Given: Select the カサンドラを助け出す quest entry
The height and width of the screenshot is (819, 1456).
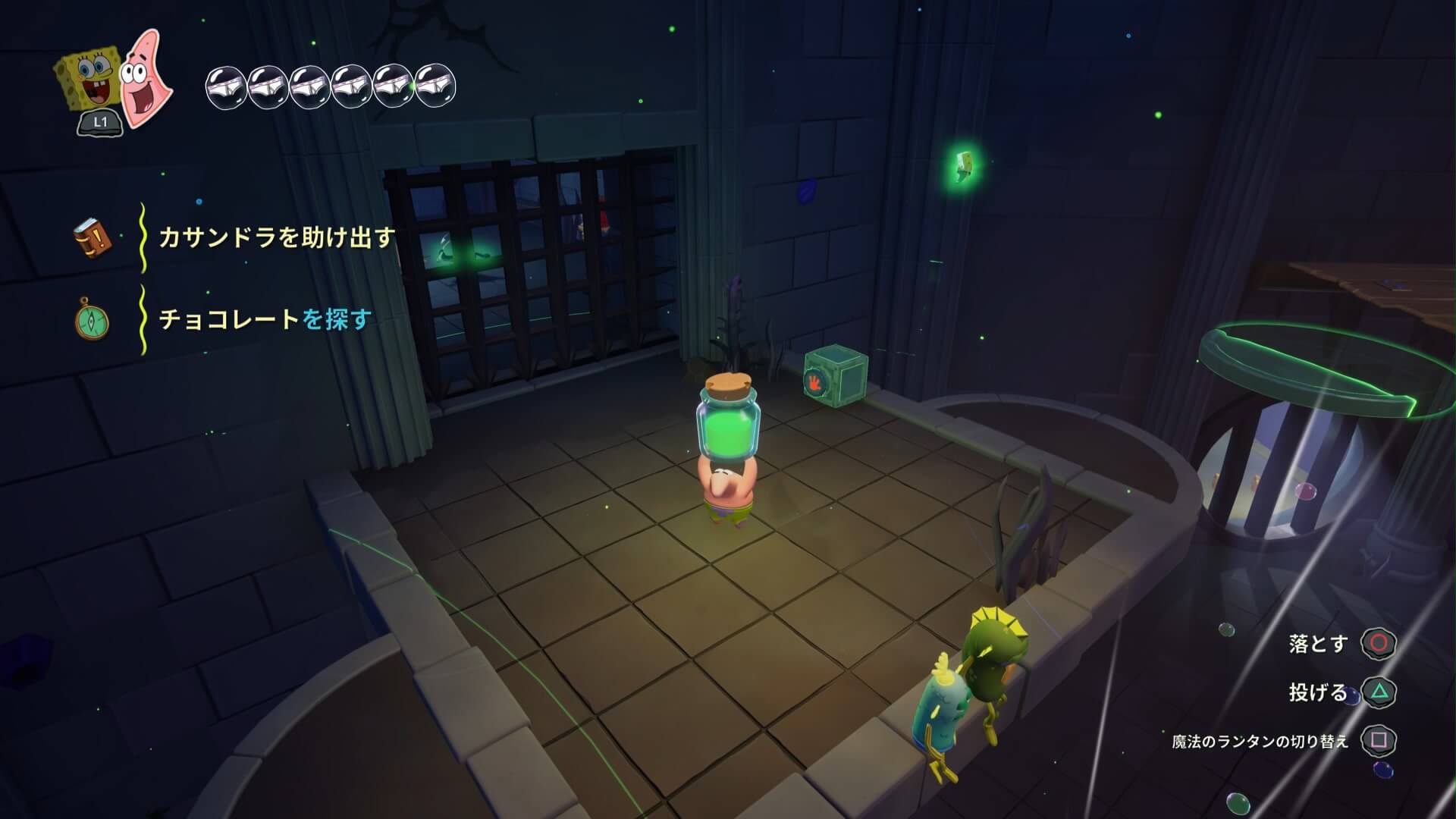Looking at the screenshot, I should [277, 238].
